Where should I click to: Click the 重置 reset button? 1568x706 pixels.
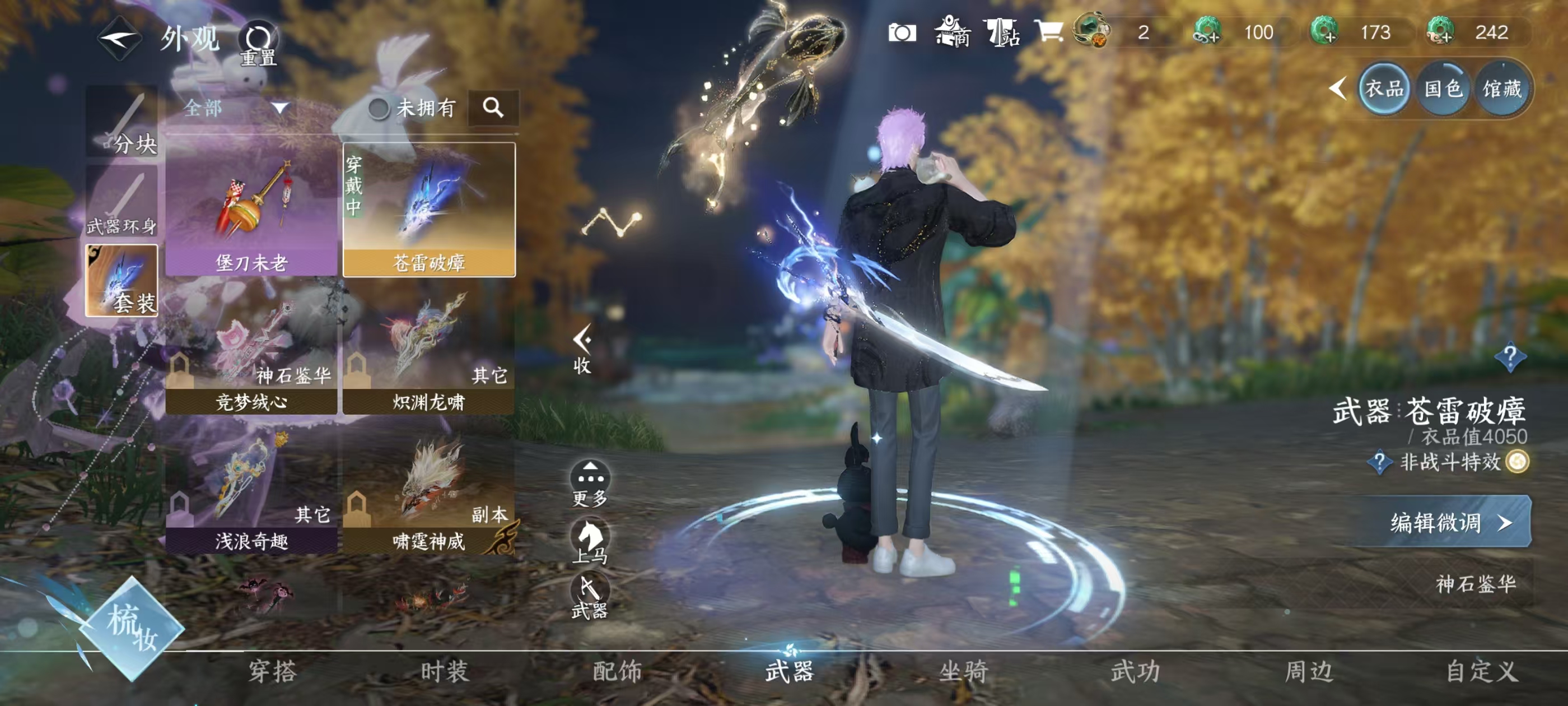[258, 43]
